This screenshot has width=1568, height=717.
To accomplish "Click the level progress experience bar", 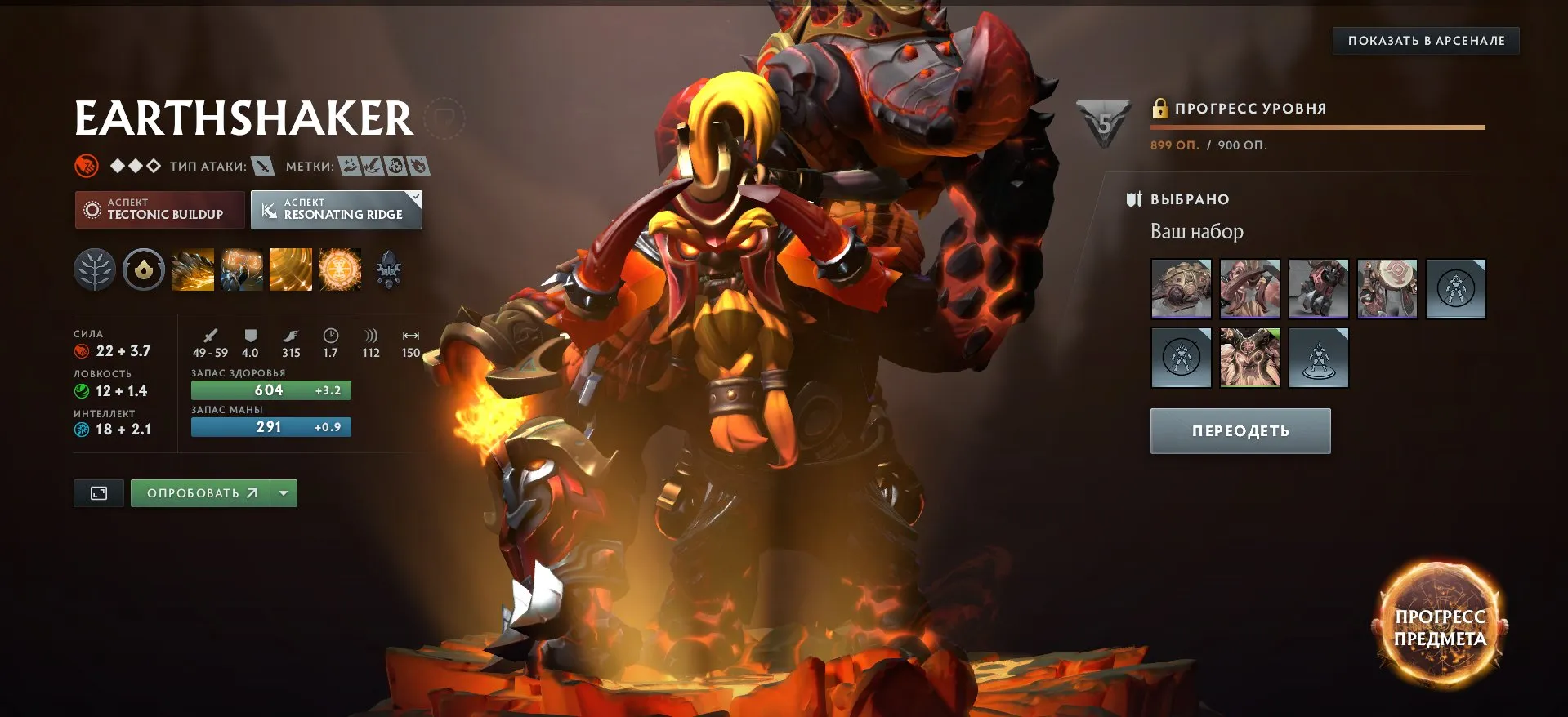I will coord(1318,127).
